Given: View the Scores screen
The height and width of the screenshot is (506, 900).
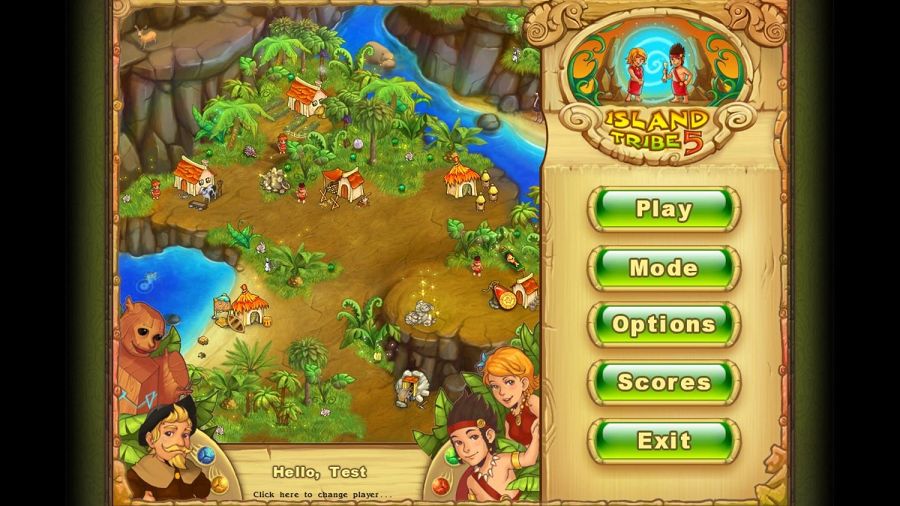Looking at the screenshot, I should 664,382.
